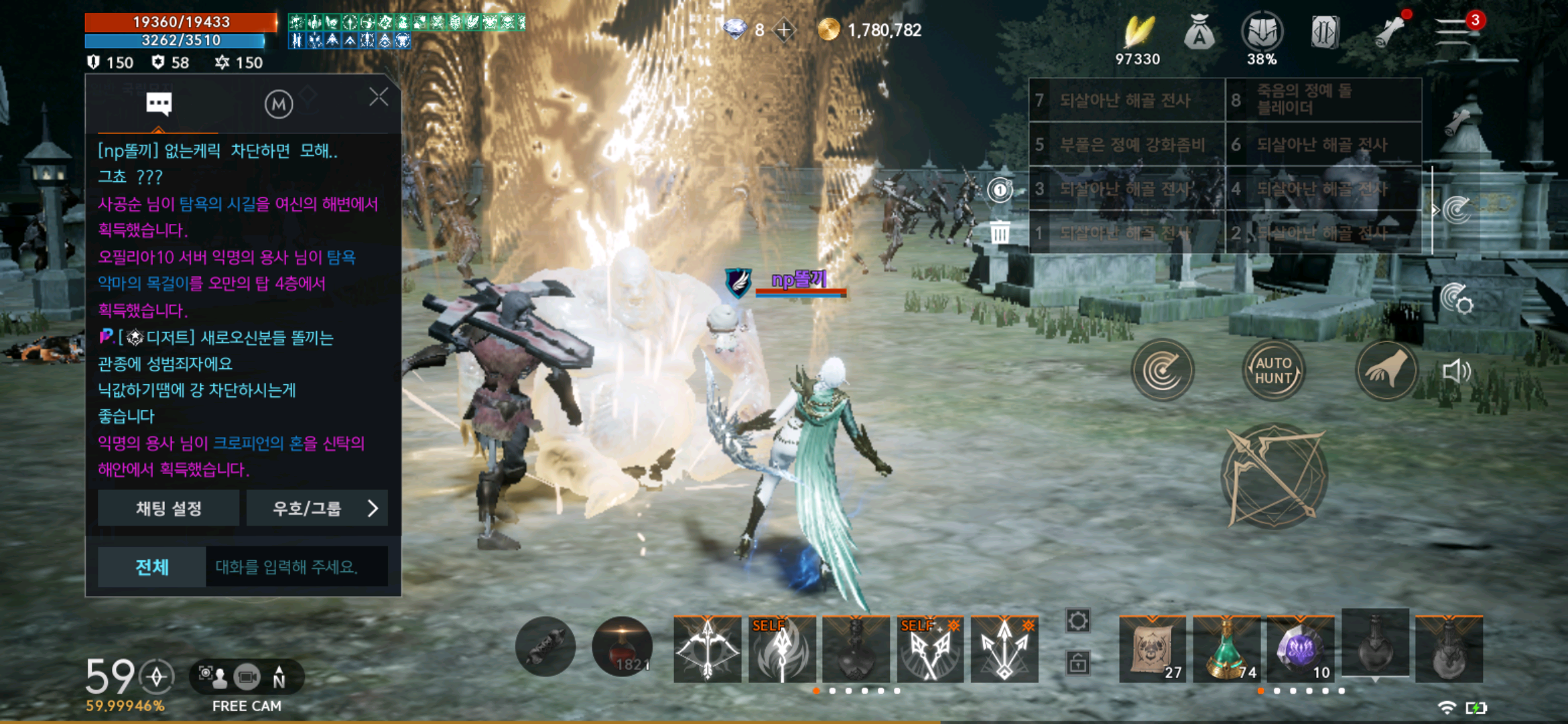The width and height of the screenshot is (1568, 724).
Task: Open the hamburger main menu
Action: point(1453,32)
